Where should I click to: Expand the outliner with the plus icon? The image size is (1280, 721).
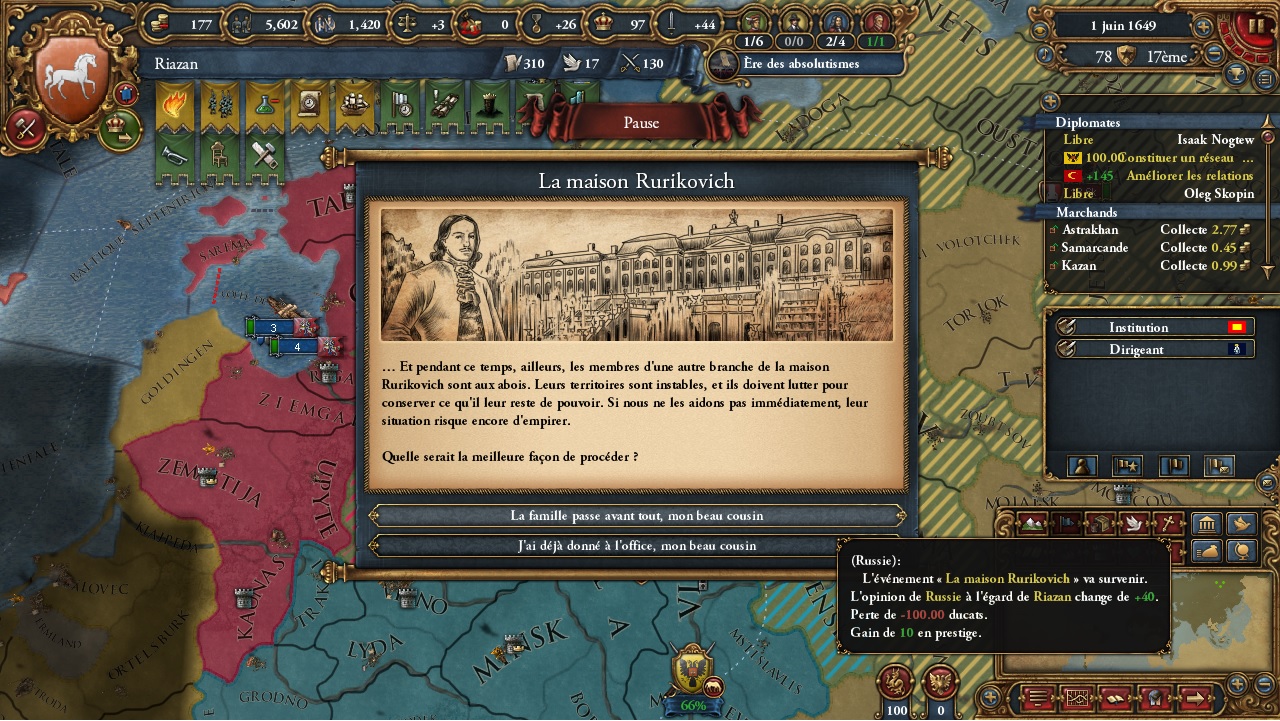(x=1049, y=100)
